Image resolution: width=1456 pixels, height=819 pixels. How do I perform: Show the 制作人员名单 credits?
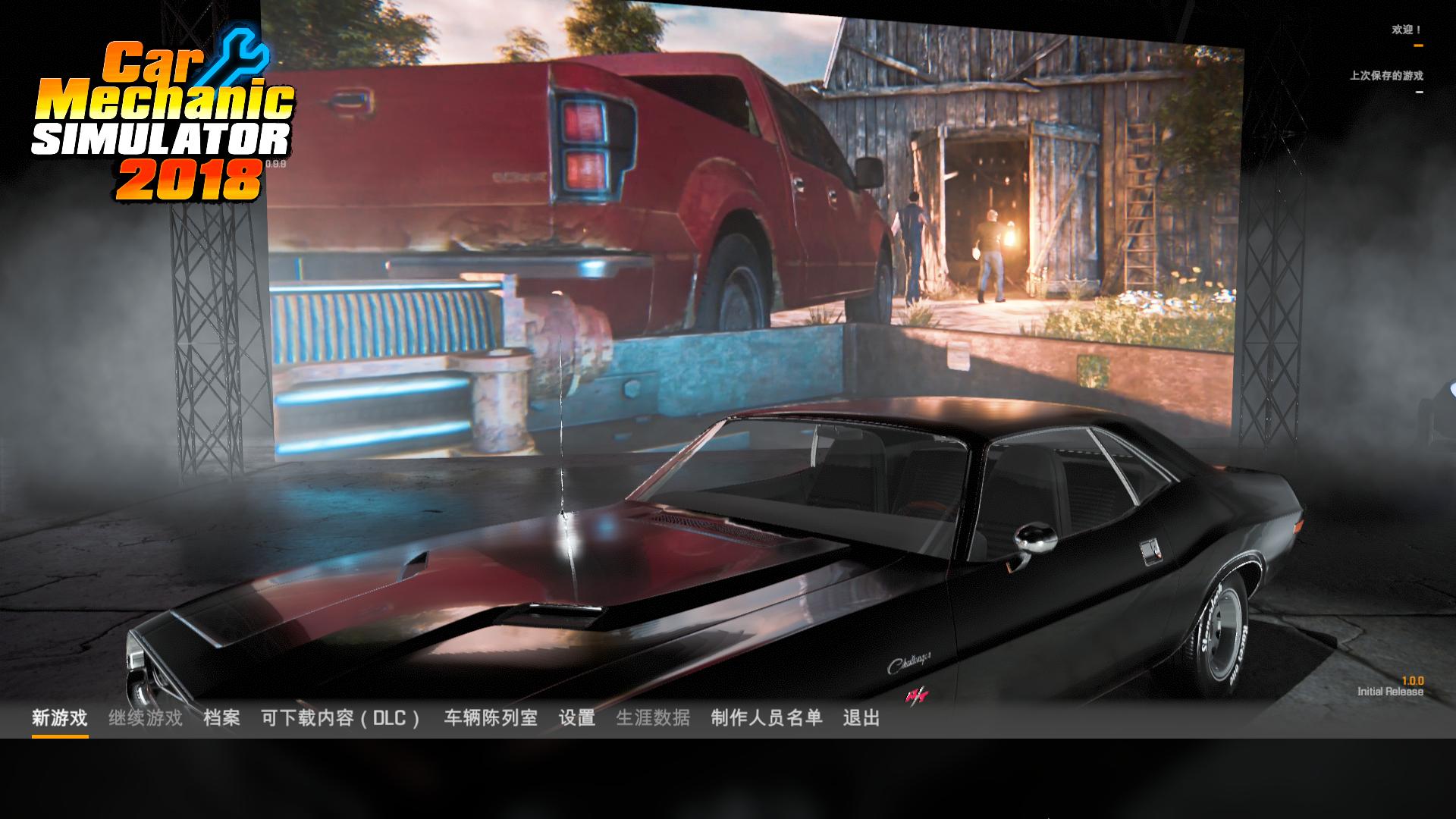pos(767,717)
